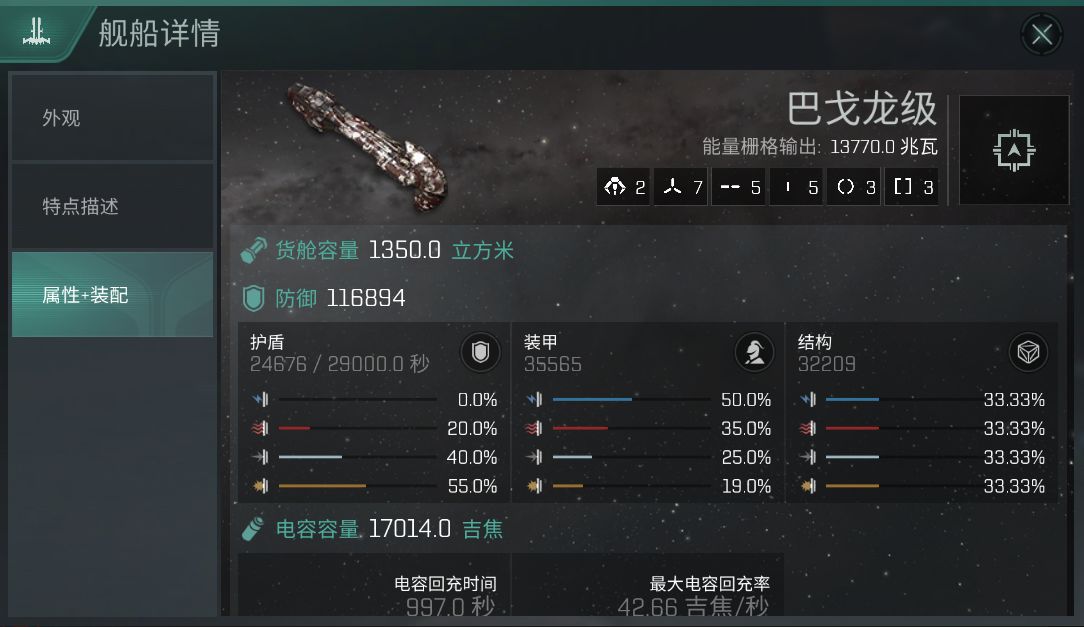Open the 特点描述 tab

113,206
